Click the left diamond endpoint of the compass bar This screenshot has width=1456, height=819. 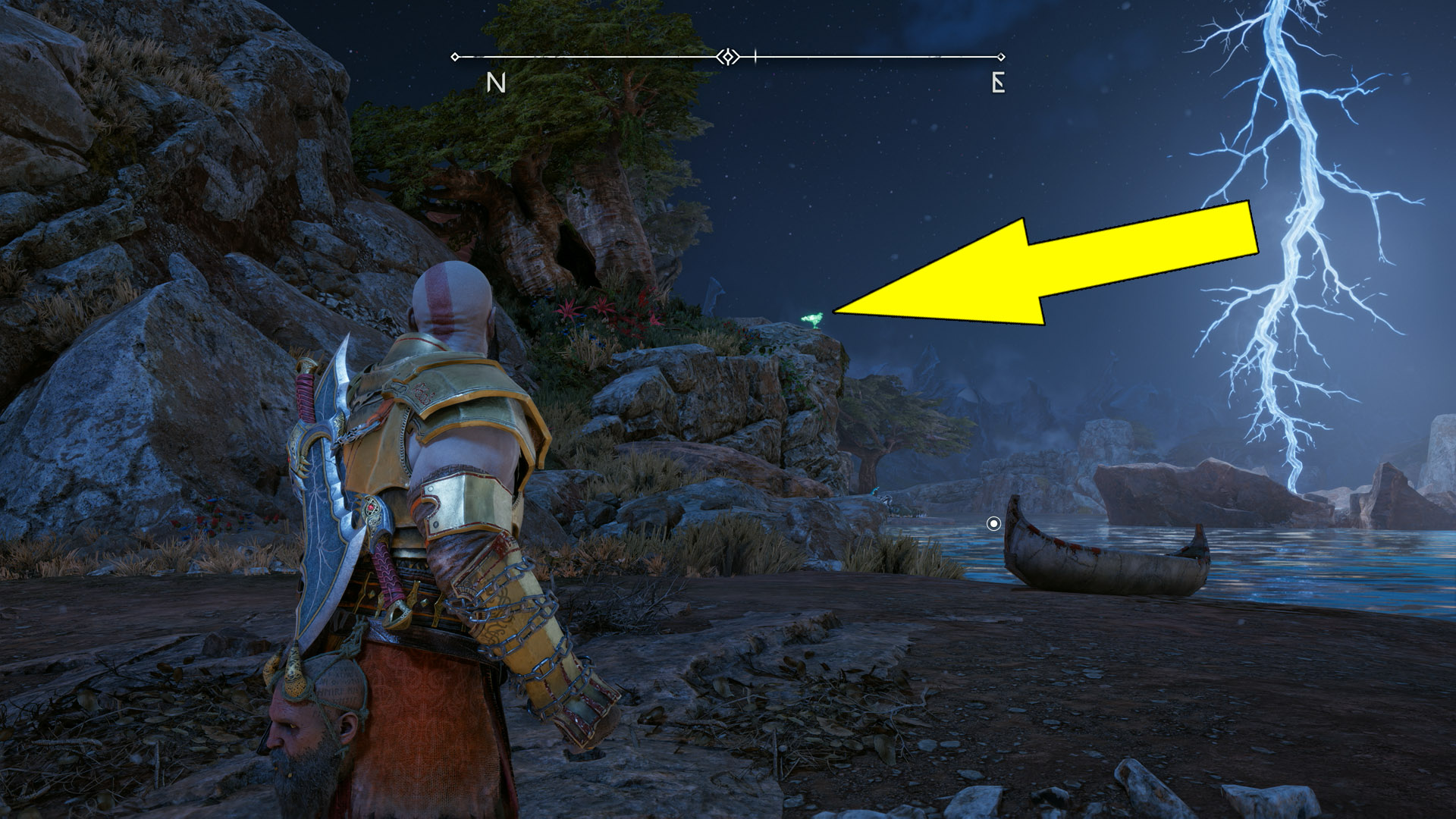(456, 55)
